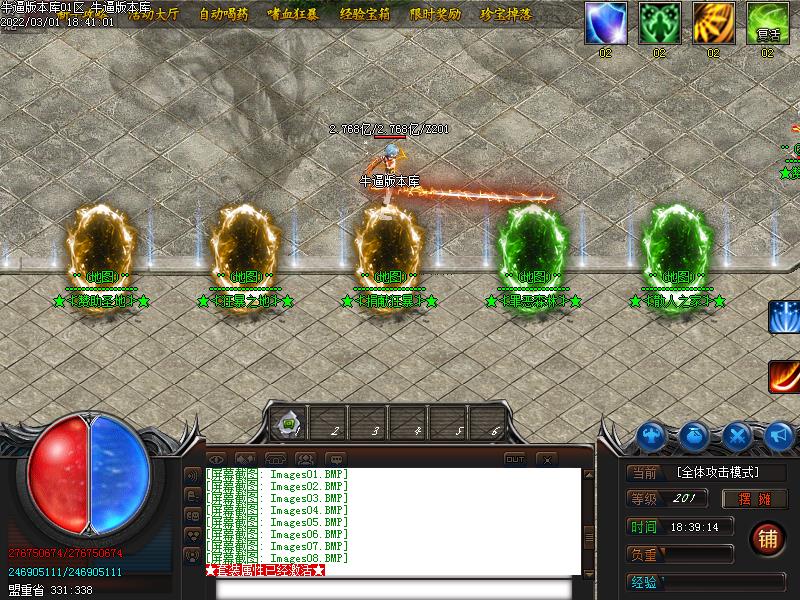Click the OUT button above the chat

coord(514,459)
